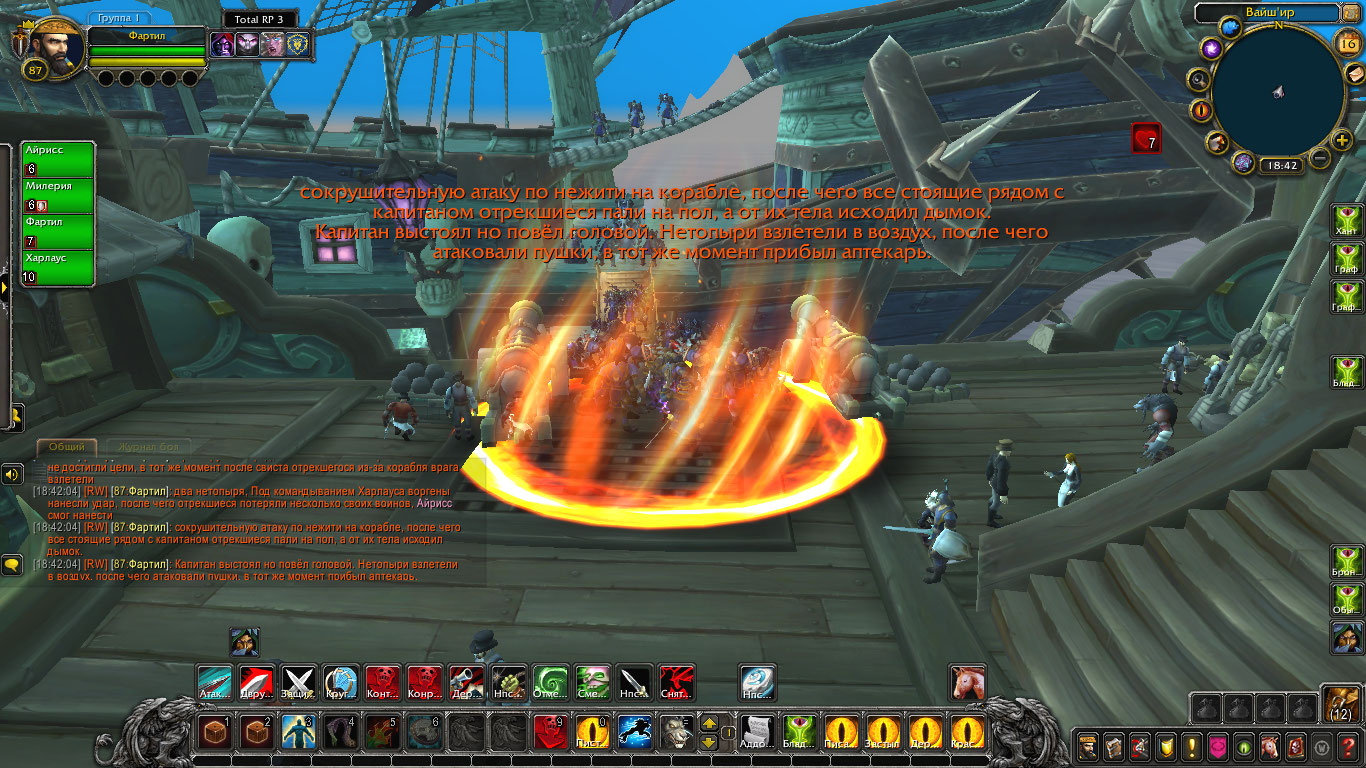Click the minimap zoom-out minus button
This screenshot has height=768, width=1366.
(1320, 158)
